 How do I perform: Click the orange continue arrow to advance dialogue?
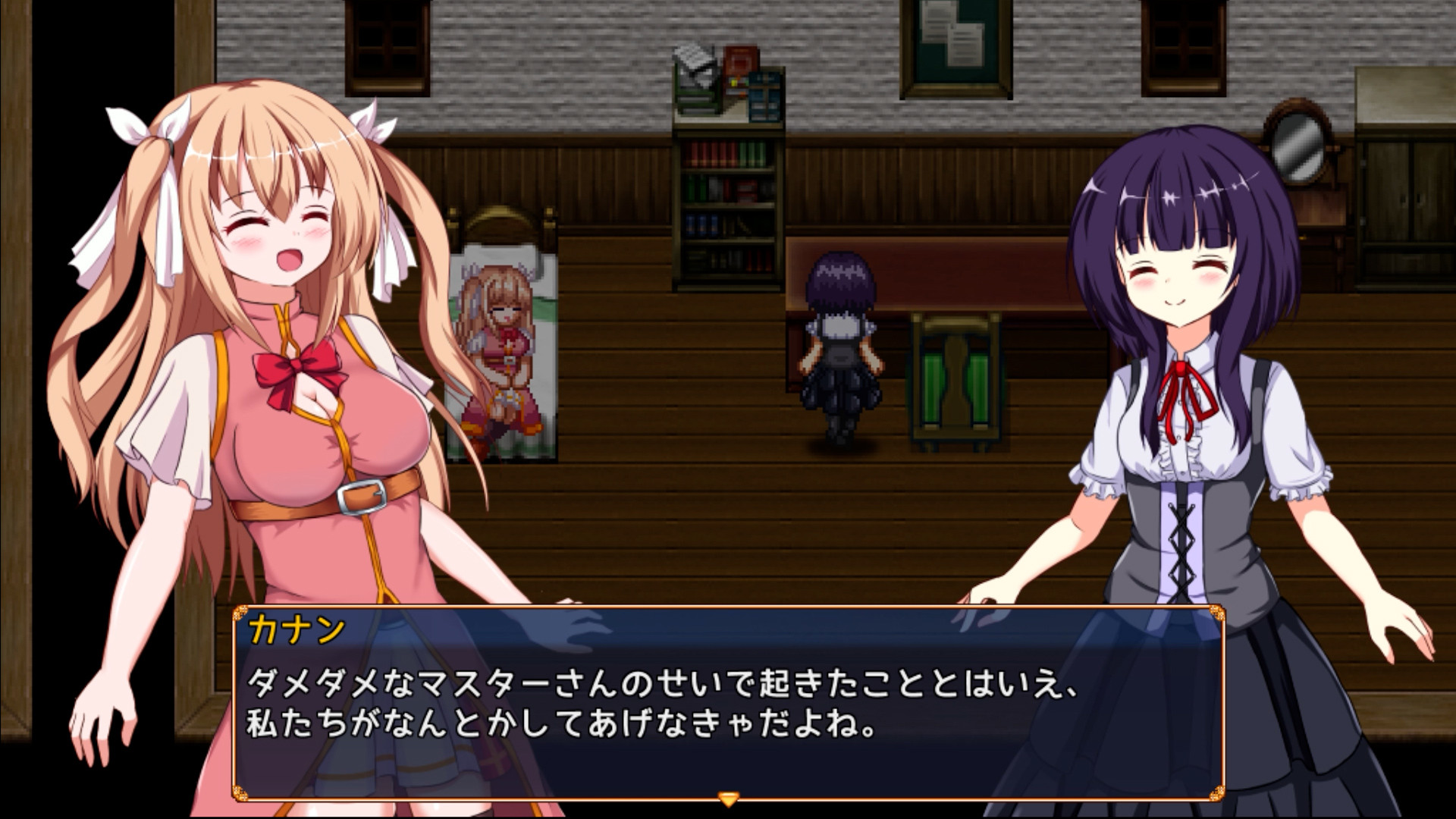click(727, 796)
